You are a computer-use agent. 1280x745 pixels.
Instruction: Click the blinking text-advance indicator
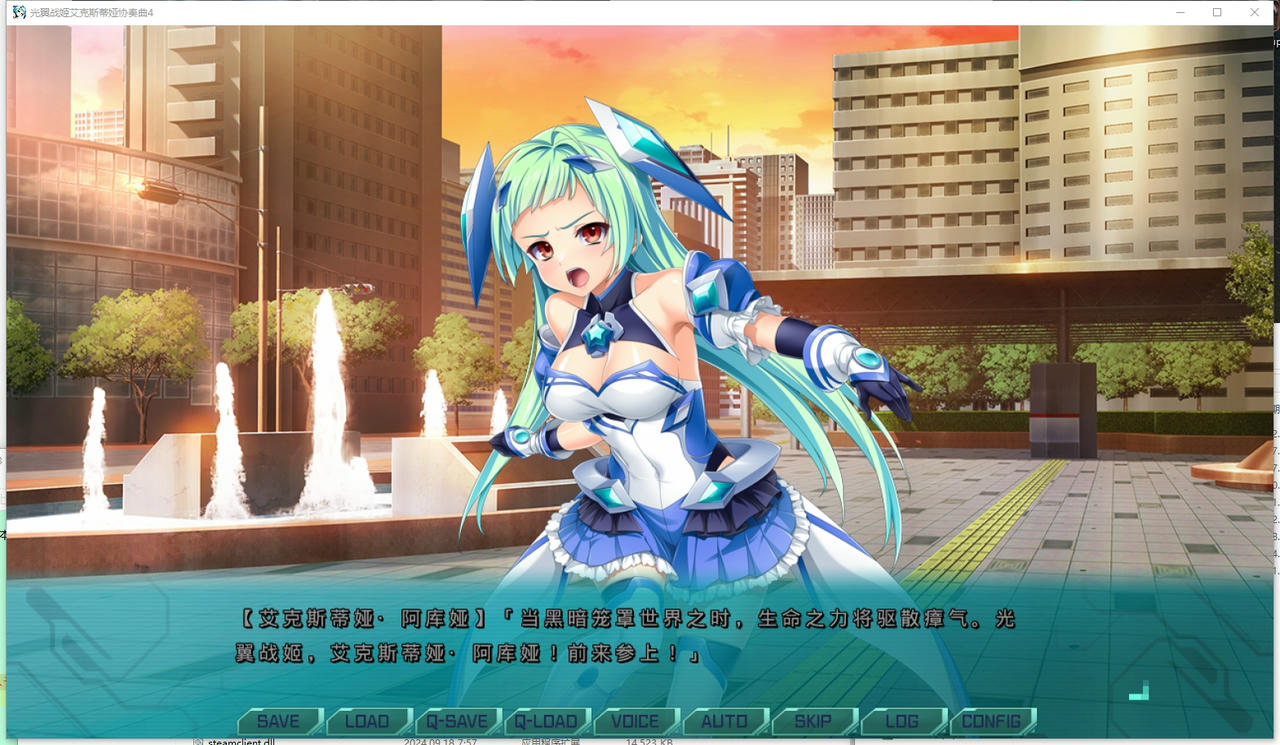point(1138,689)
